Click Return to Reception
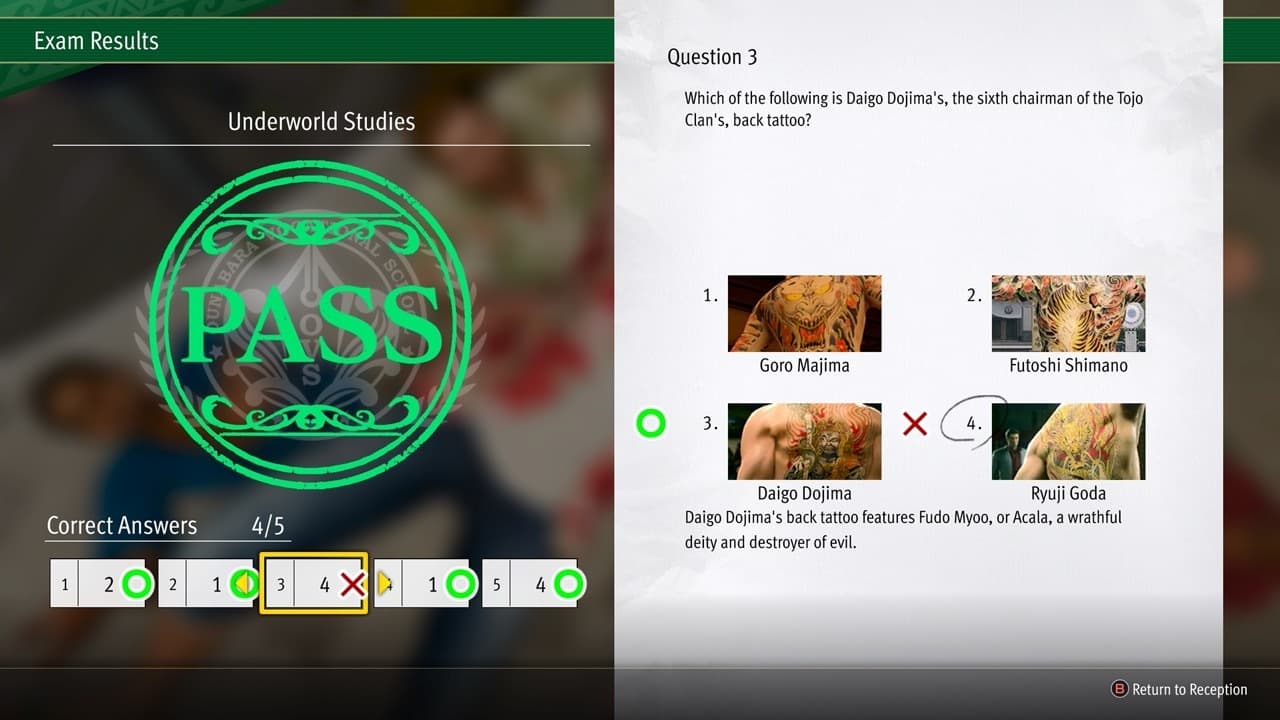 (x=1190, y=690)
